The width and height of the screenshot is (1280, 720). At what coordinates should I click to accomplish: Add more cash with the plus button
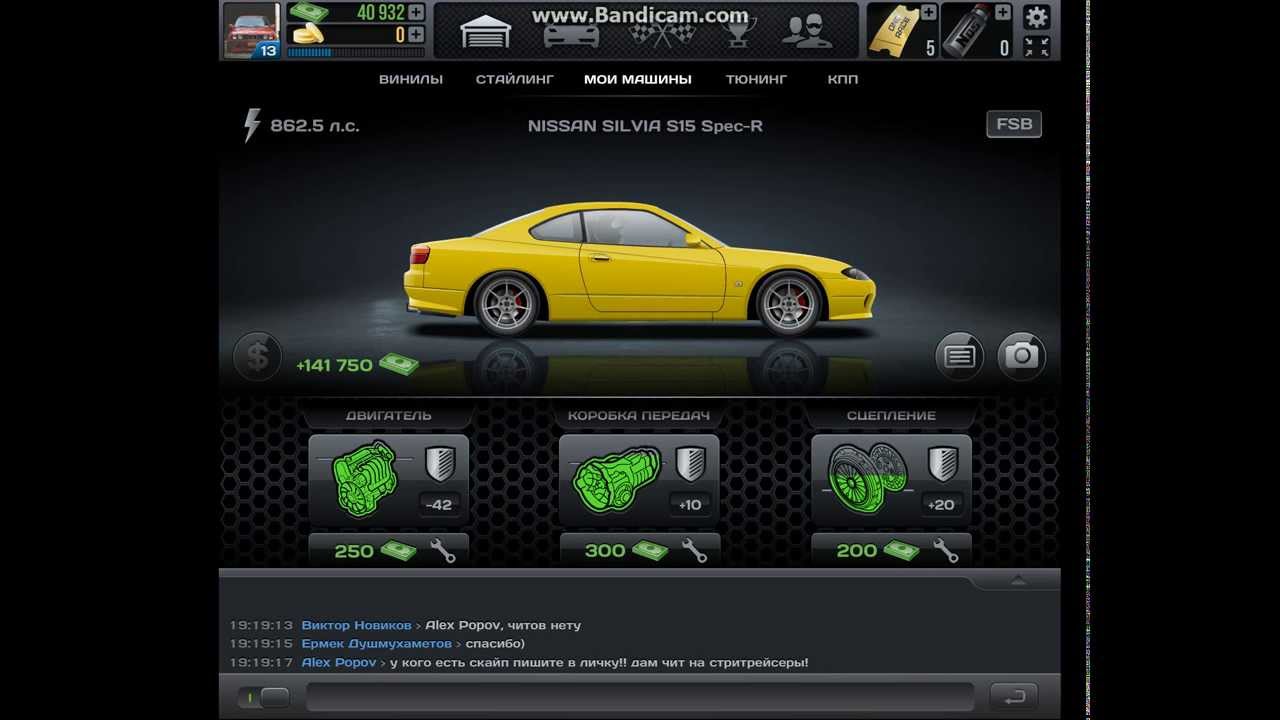pyautogui.click(x=416, y=12)
